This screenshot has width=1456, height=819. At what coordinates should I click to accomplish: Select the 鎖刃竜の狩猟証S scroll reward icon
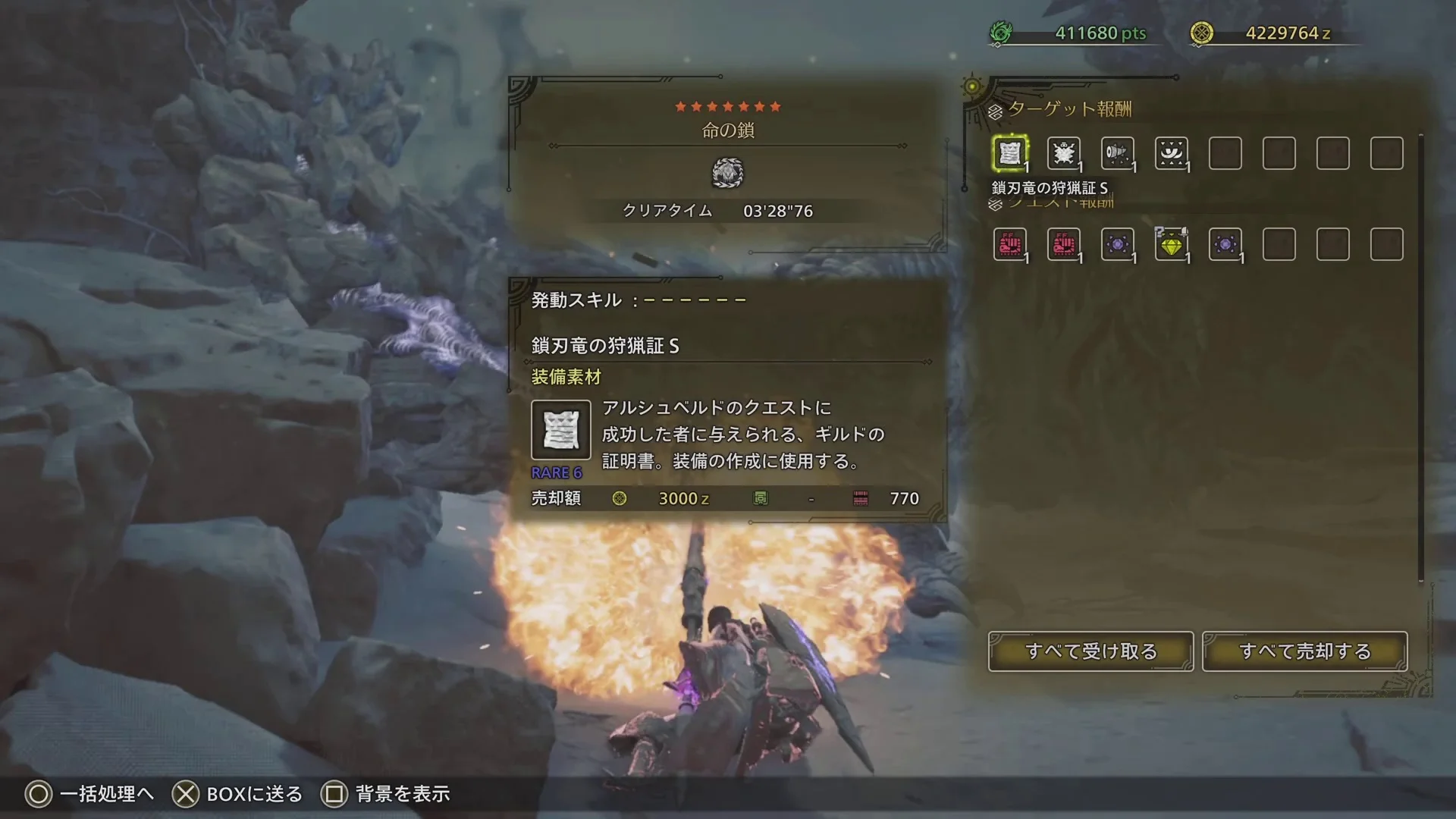click(x=1011, y=152)
